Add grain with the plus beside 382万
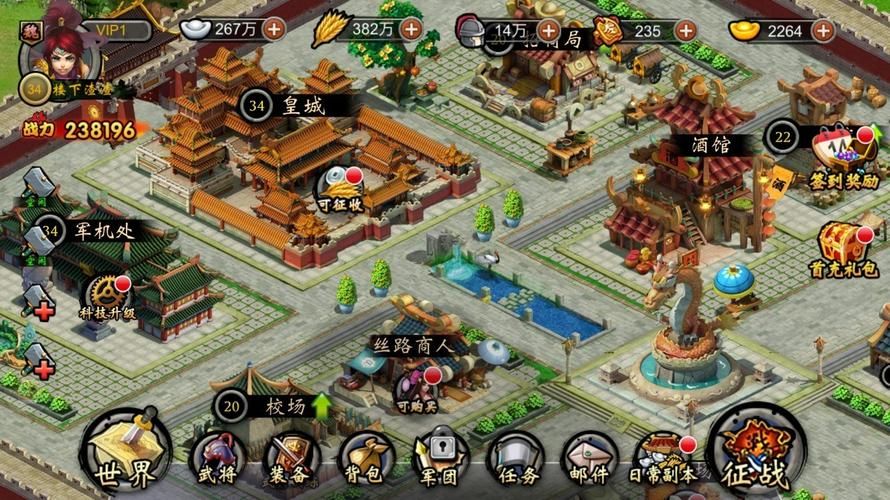Screen dimensions: 890x500 411,29
